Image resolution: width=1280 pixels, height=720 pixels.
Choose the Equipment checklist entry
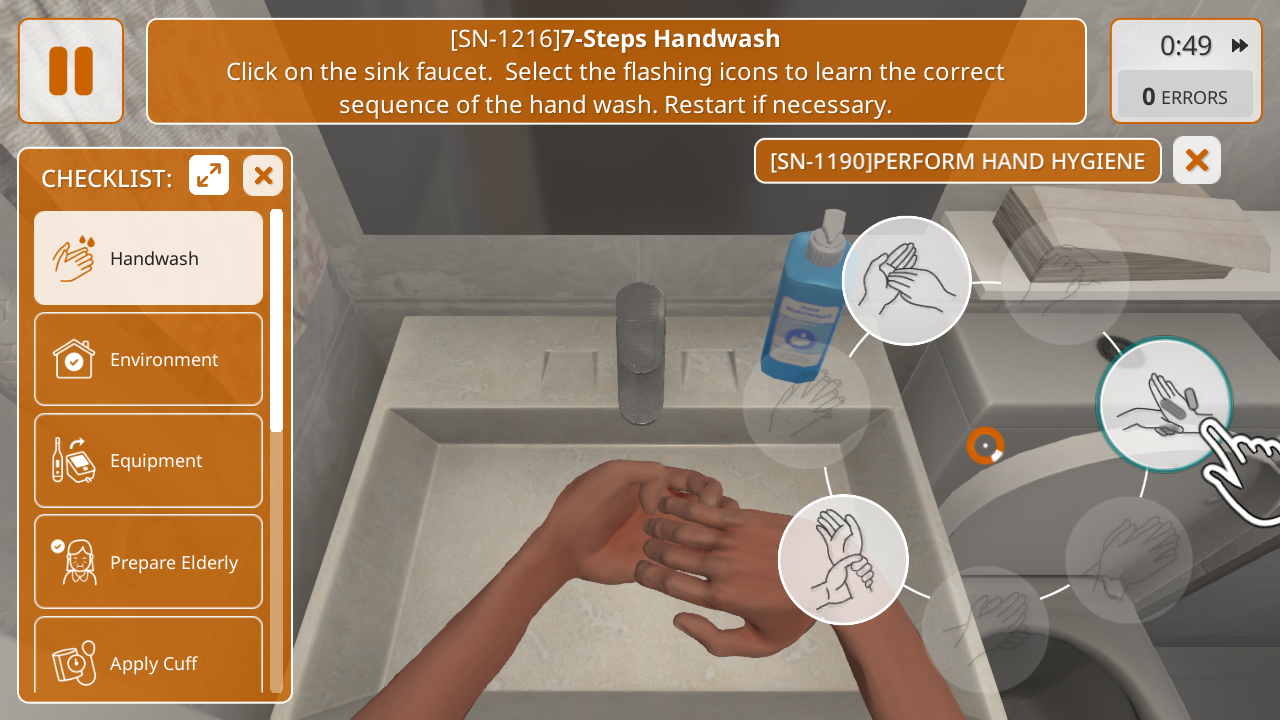tap(148, 460)
